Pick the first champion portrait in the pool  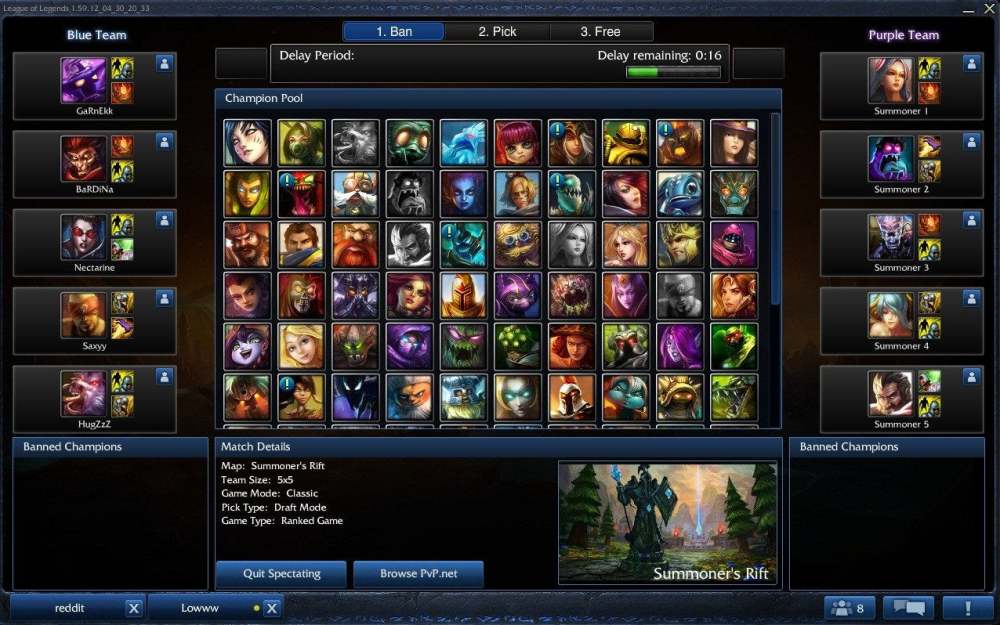(x=247, y=143)
